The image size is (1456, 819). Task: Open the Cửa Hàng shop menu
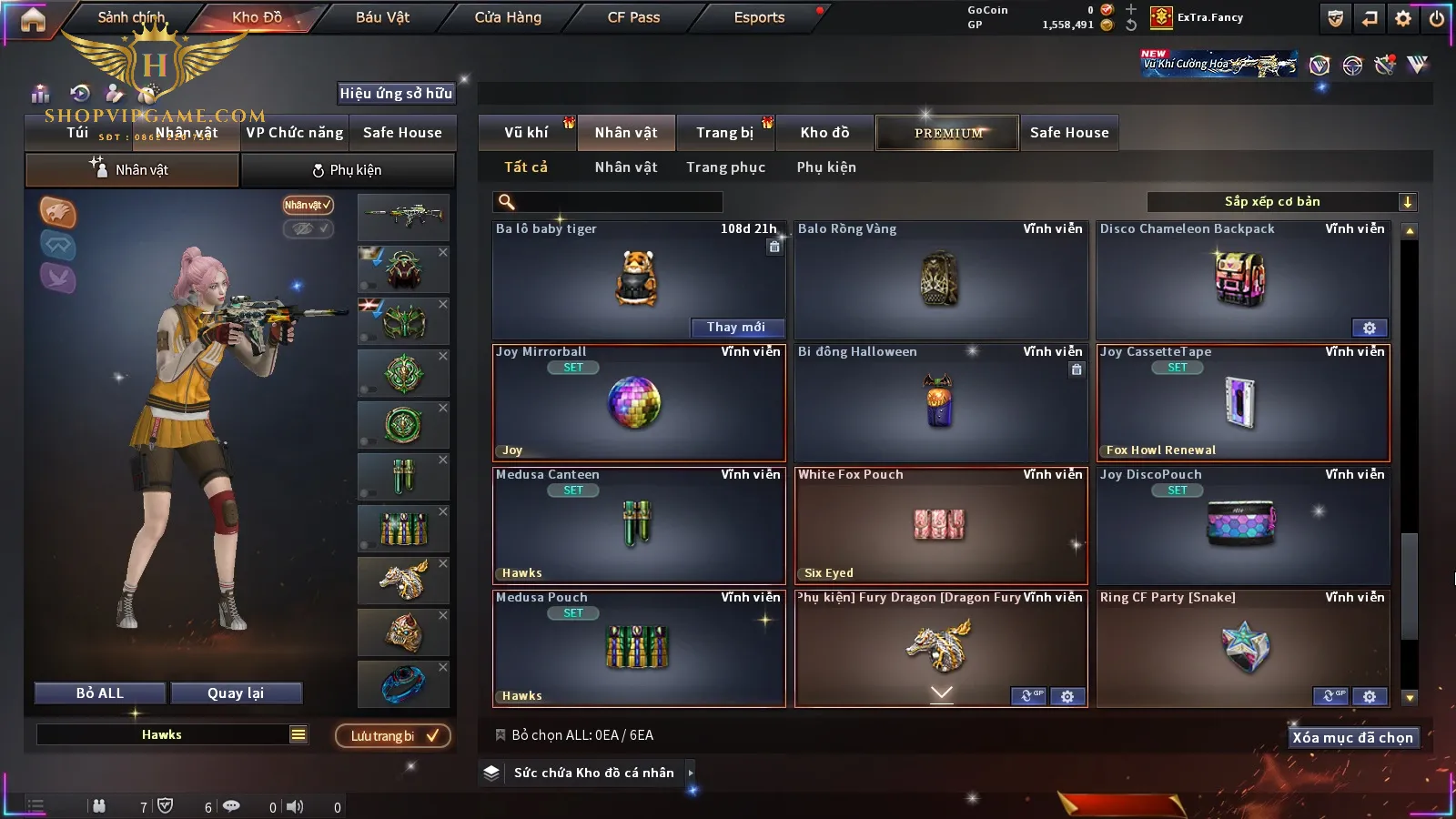point(508,17)
